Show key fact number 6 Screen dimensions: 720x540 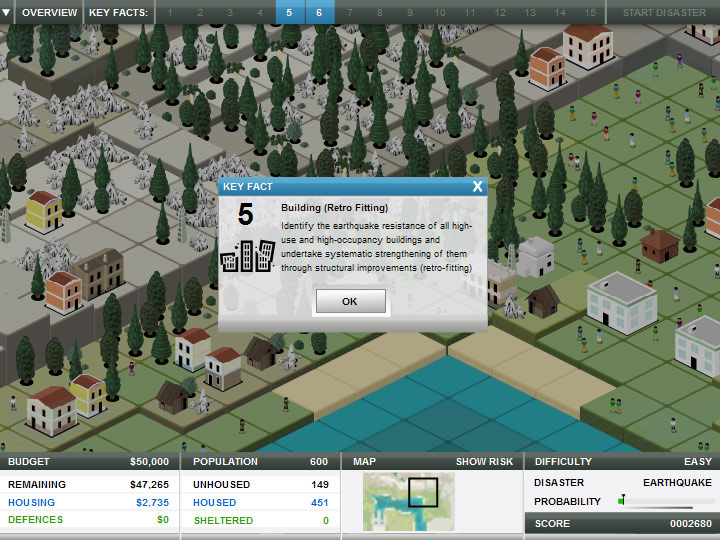[x=319, y=12]
